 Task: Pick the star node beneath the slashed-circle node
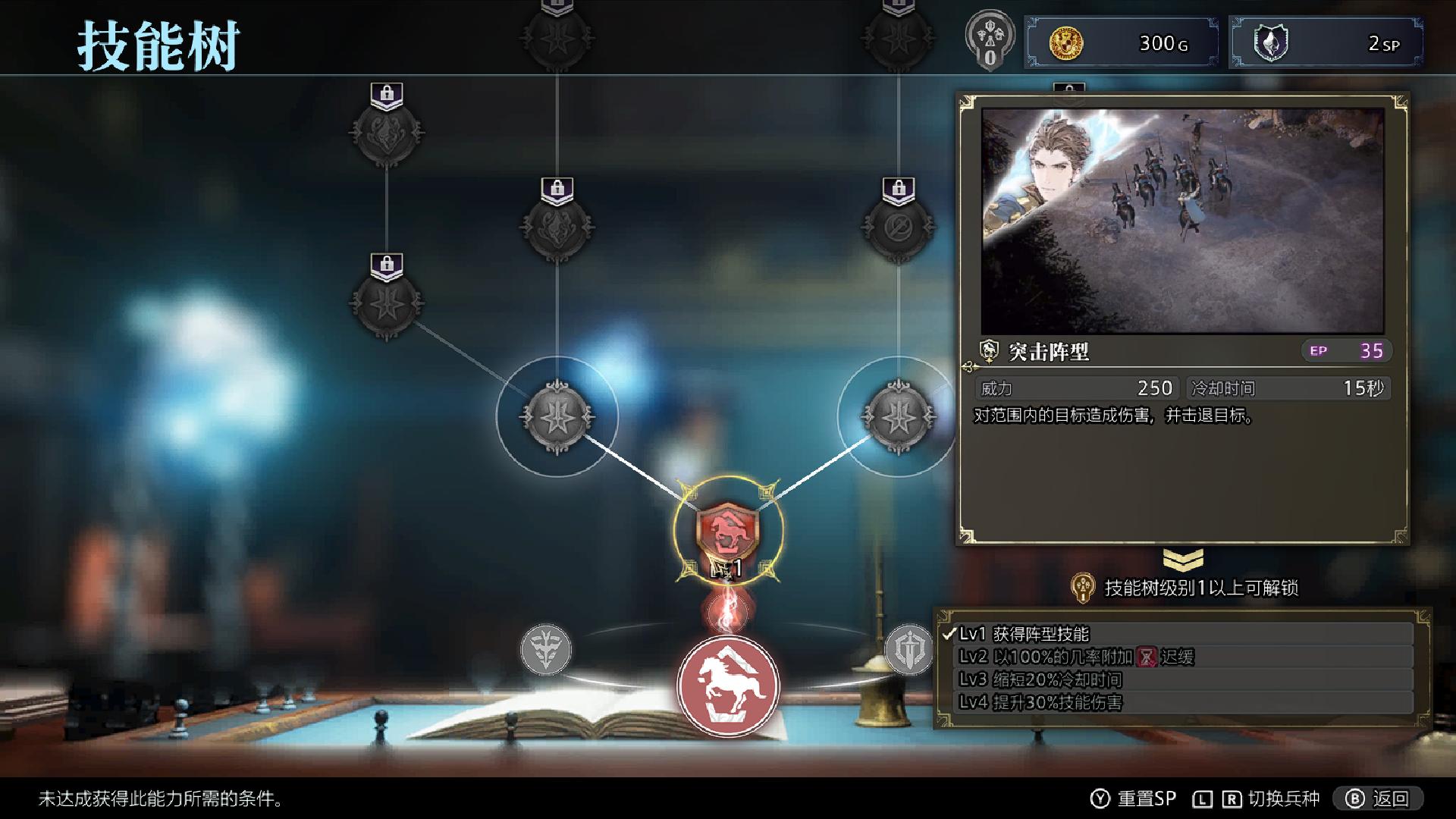tap(898, 416)
